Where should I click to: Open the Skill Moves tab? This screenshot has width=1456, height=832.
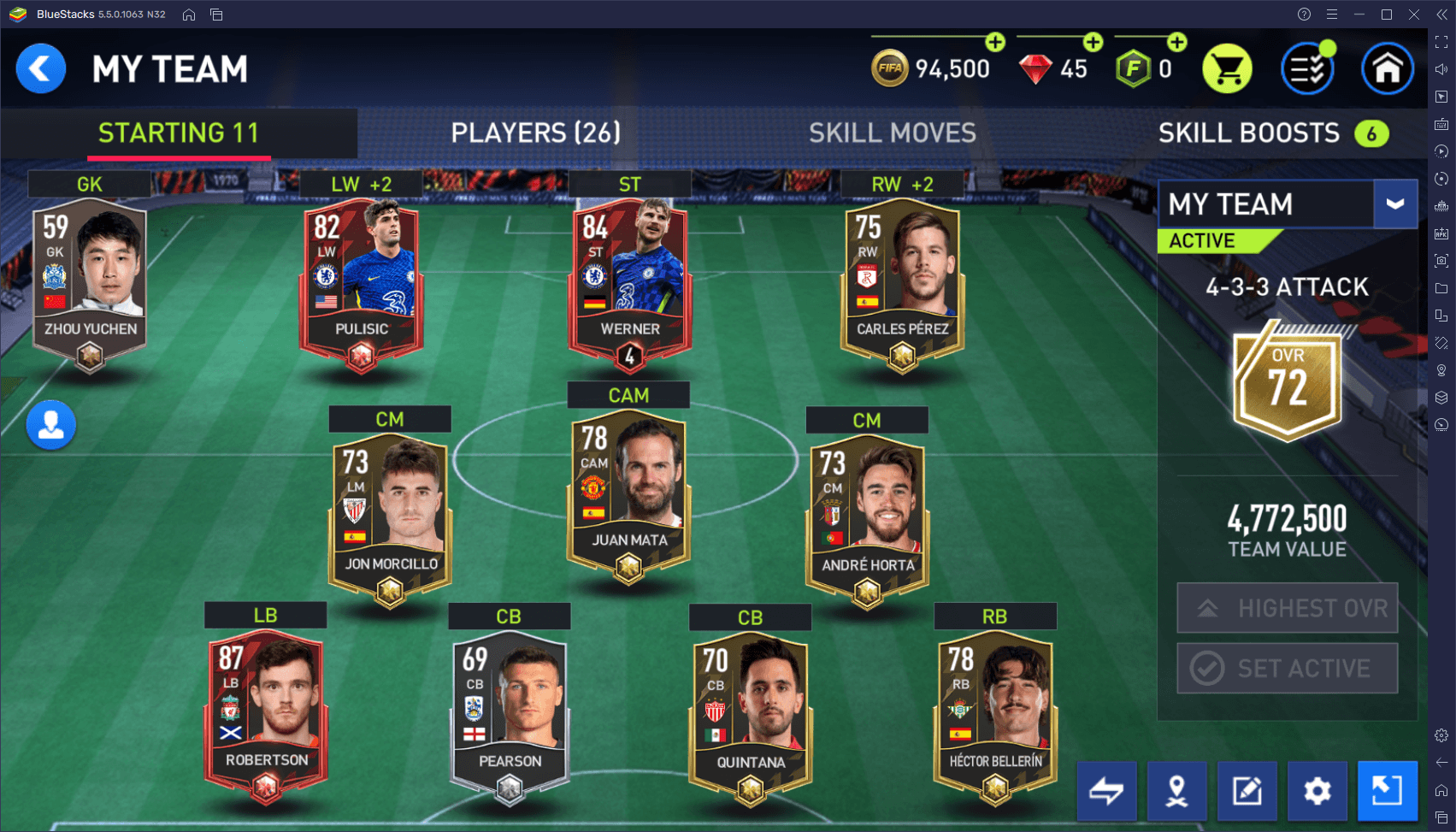pos(892,133)
